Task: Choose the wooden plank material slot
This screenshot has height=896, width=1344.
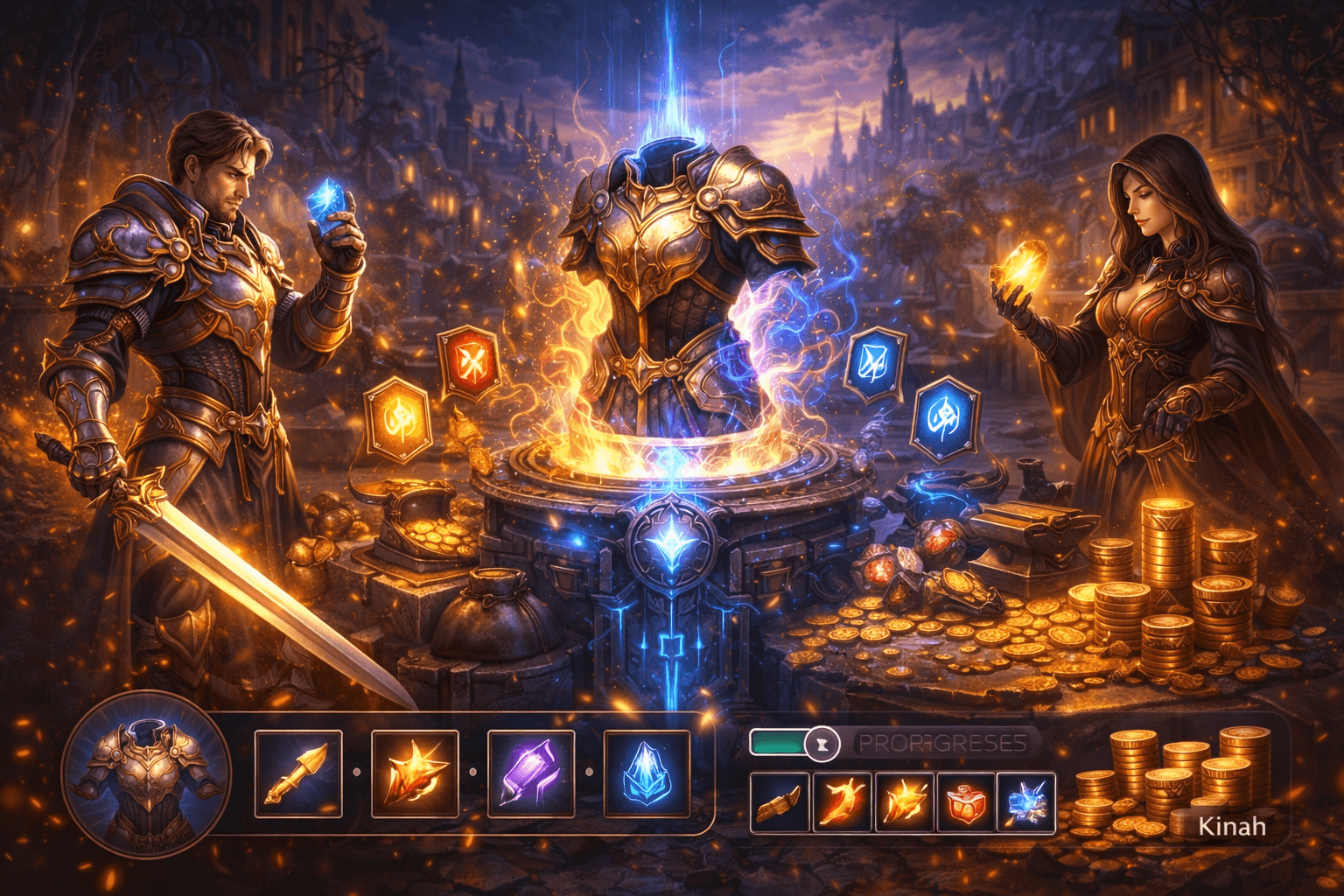Action: [x=780, y=802]
